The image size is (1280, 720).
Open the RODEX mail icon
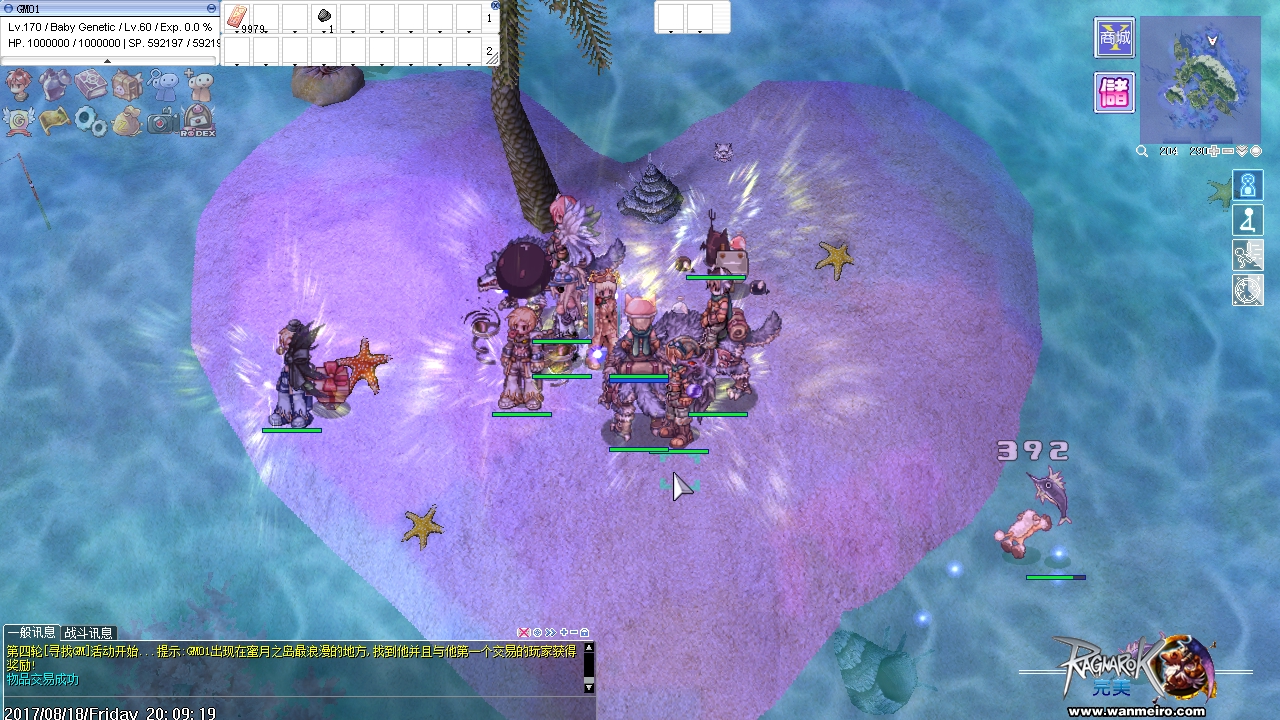pos(198,121)
